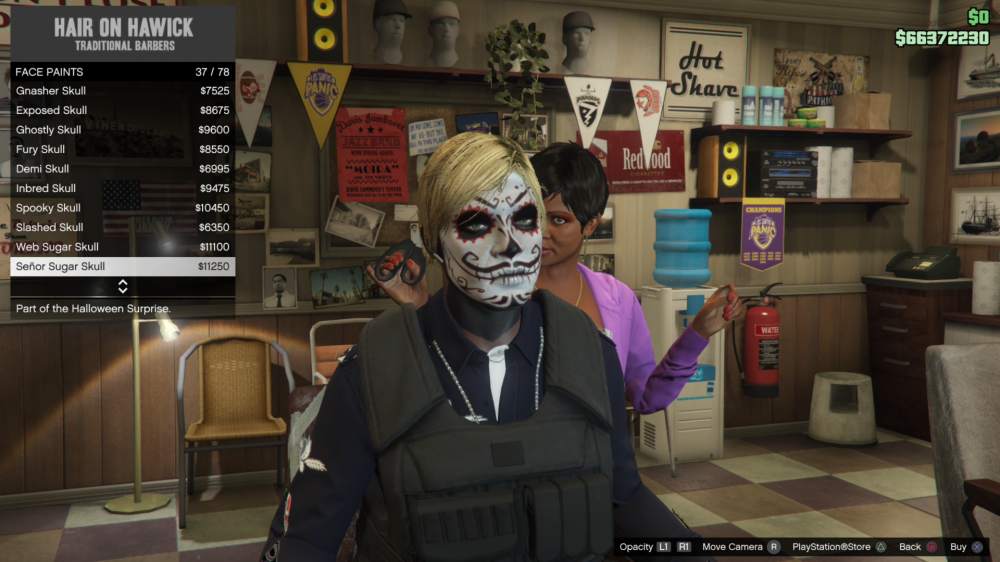Screen dimensions: 1000x562
Task: Select Fury Skull in the list
Action: (122, 149)
